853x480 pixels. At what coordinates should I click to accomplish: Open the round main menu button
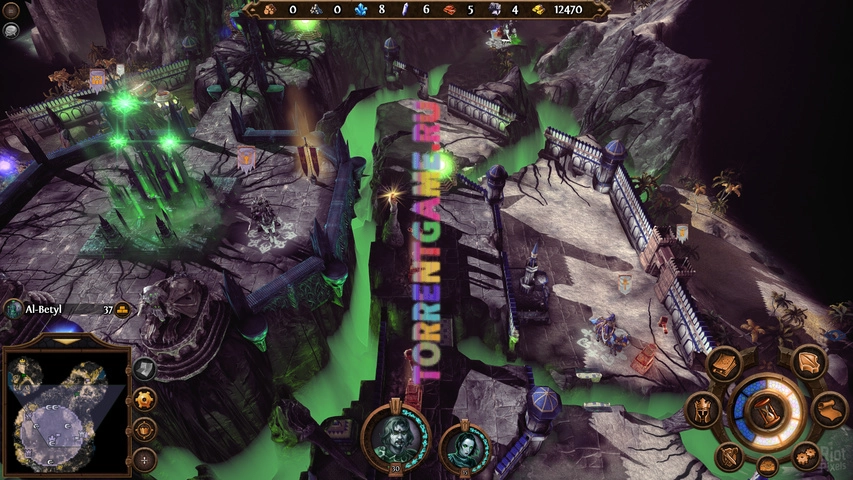pos(12,11)
